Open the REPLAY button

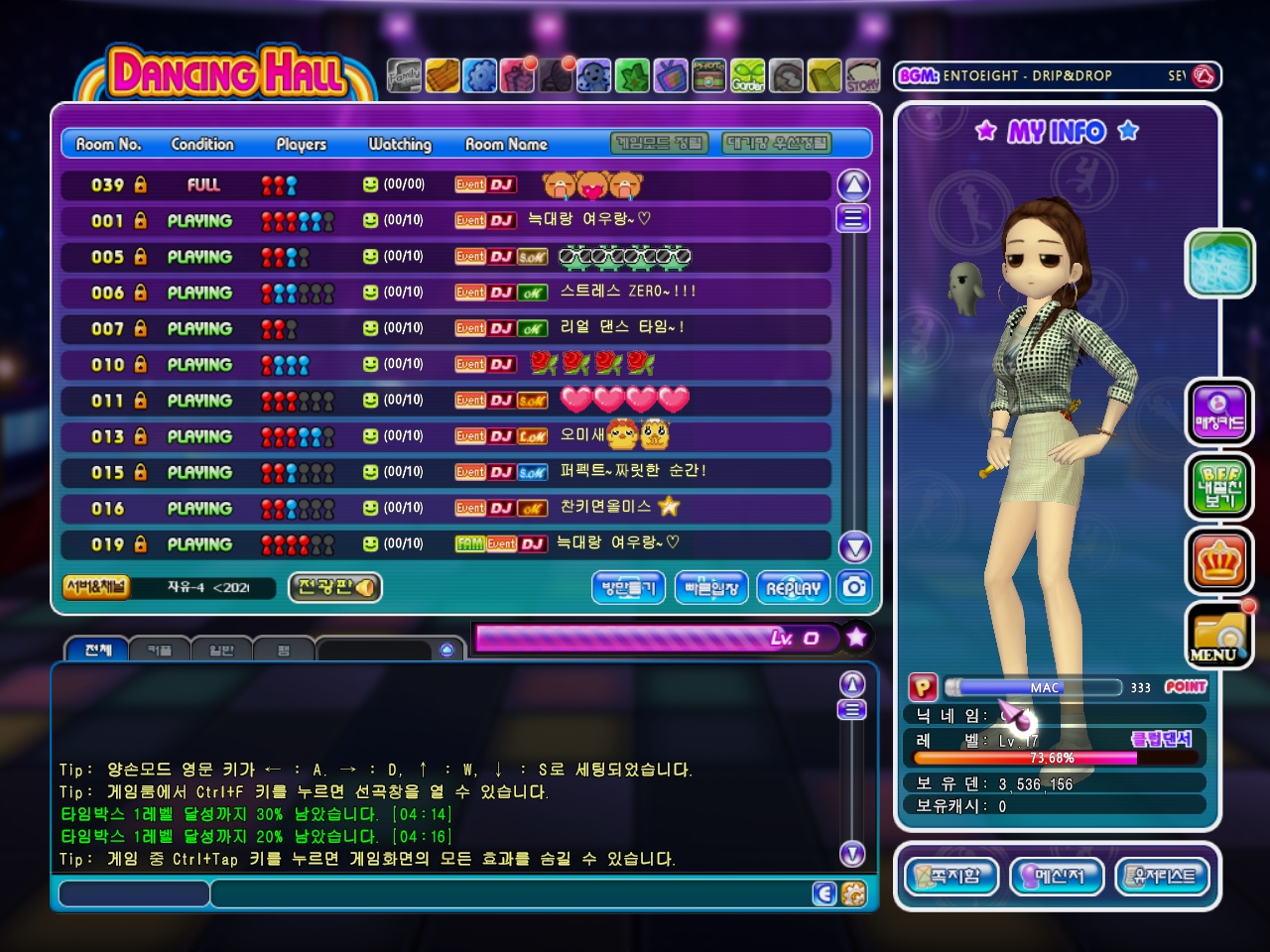pyautogui.click(x=793, y=588)
